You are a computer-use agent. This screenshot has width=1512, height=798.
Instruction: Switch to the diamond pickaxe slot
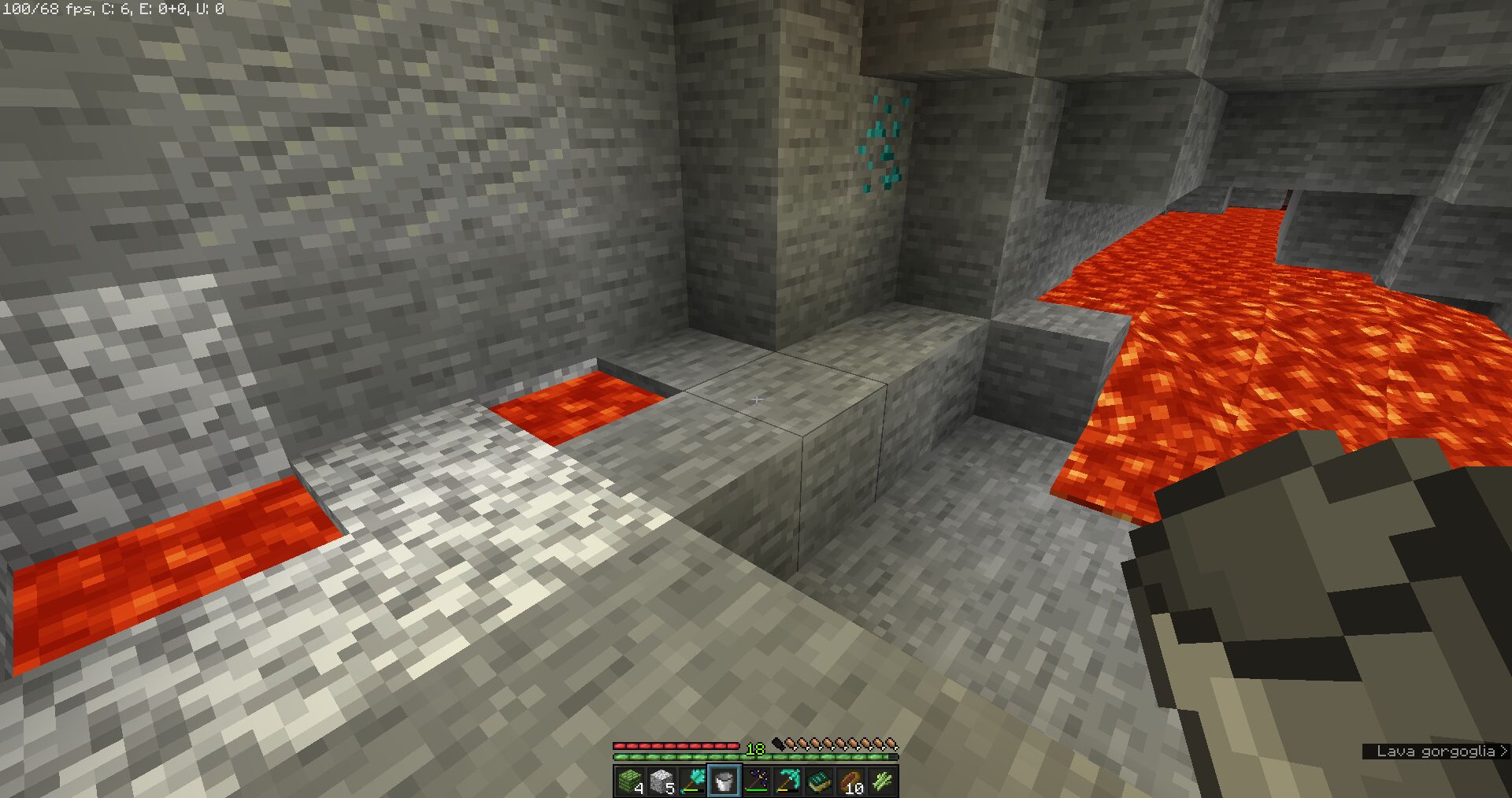point(787,781)
